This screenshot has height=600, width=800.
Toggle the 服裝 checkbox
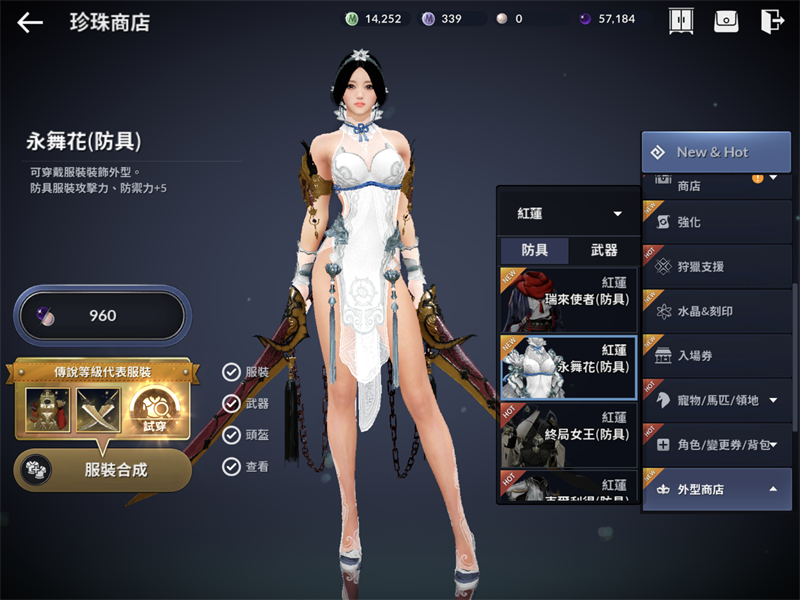(x=232, y=372)
